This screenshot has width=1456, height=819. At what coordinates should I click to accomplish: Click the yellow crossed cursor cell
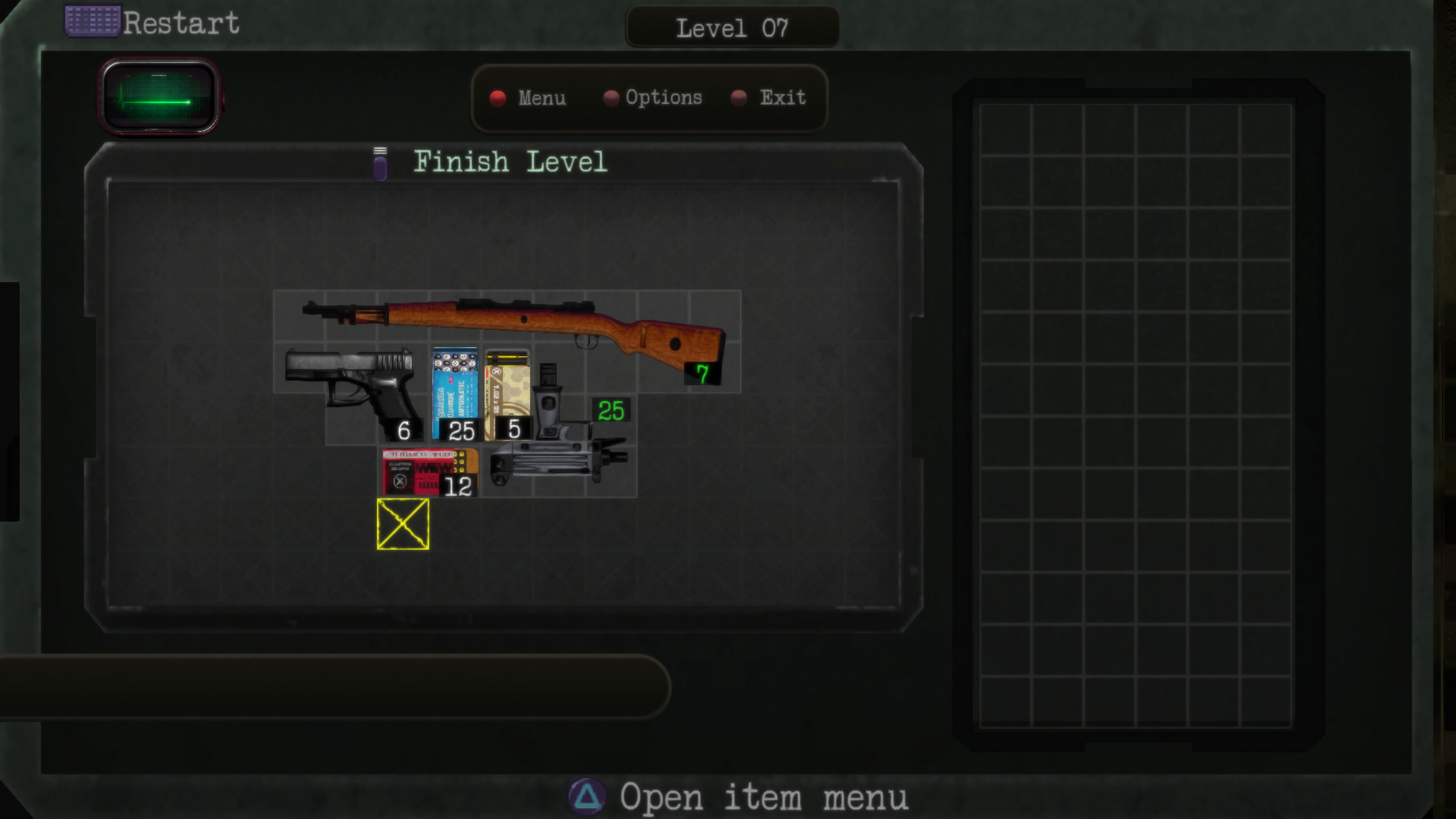tap(403, 524)
